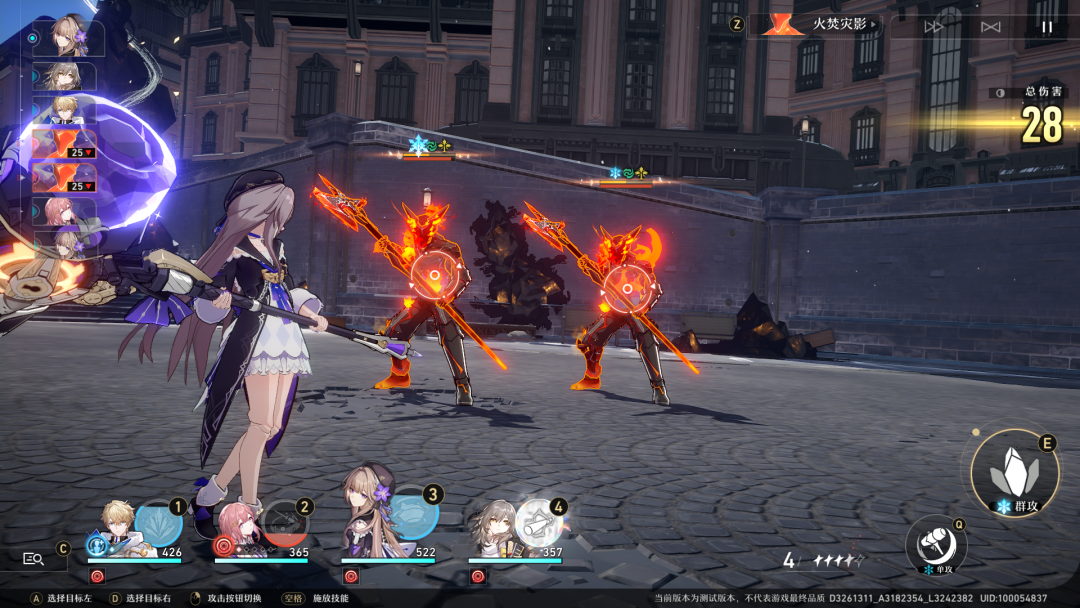Image resolution: width=1080 pixels, height=608 pixels.
Task: Use the 群攻 skill
Action: pos(1014,473)
